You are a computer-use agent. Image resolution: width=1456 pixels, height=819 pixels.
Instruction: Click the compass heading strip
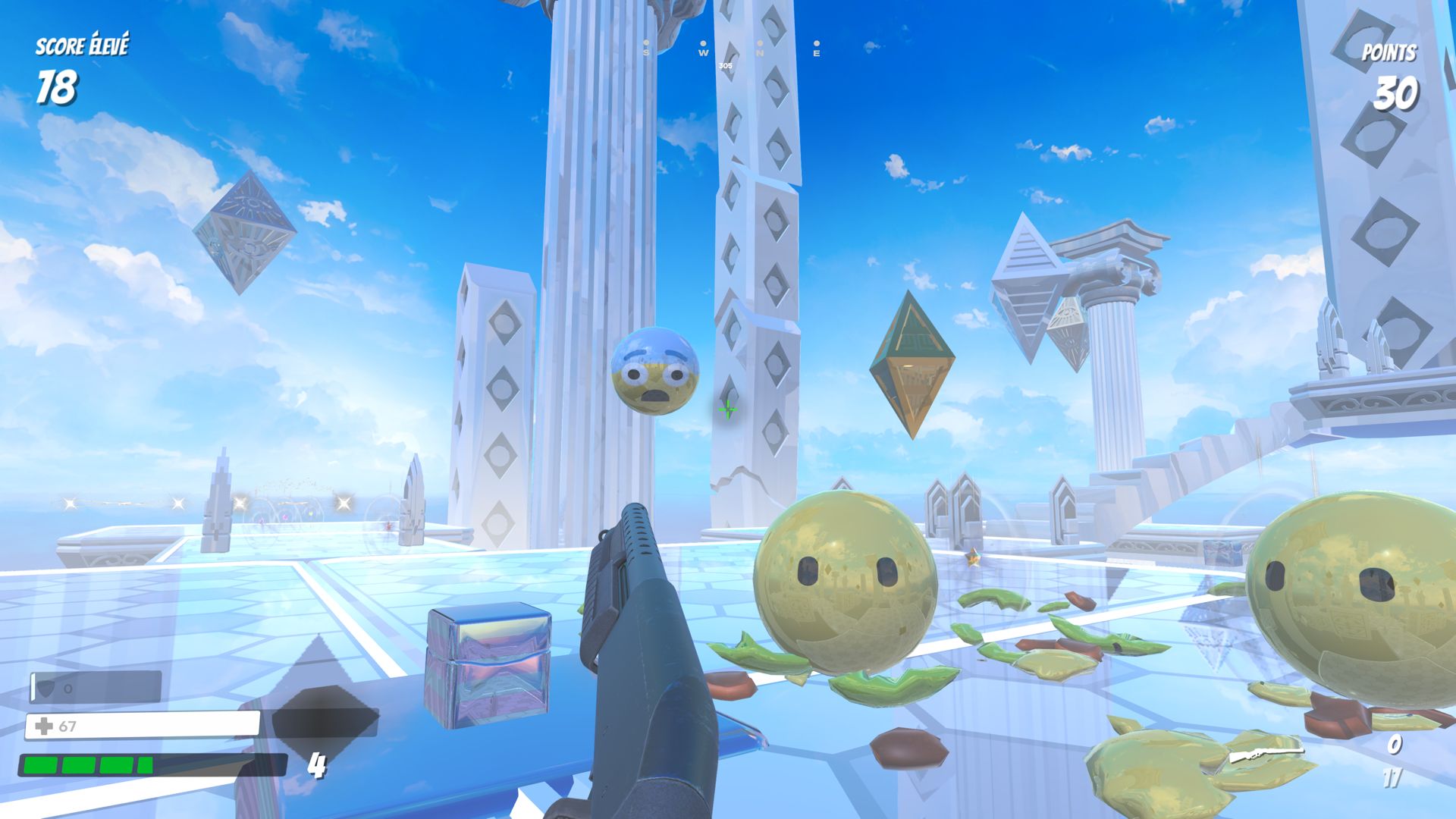pyautogui.click(x=730, y=50)
